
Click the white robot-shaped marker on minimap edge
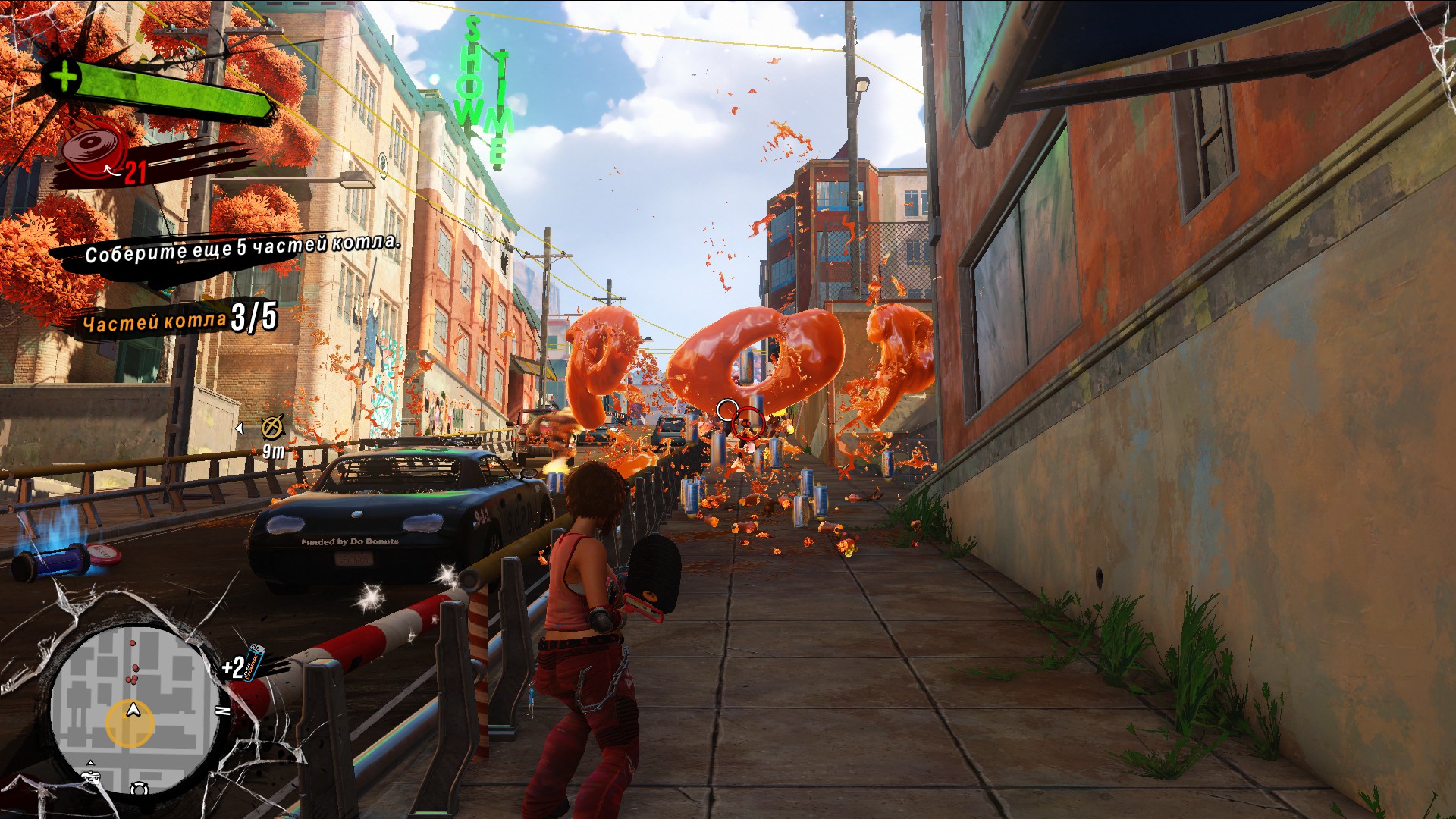(x=92, y=777)
